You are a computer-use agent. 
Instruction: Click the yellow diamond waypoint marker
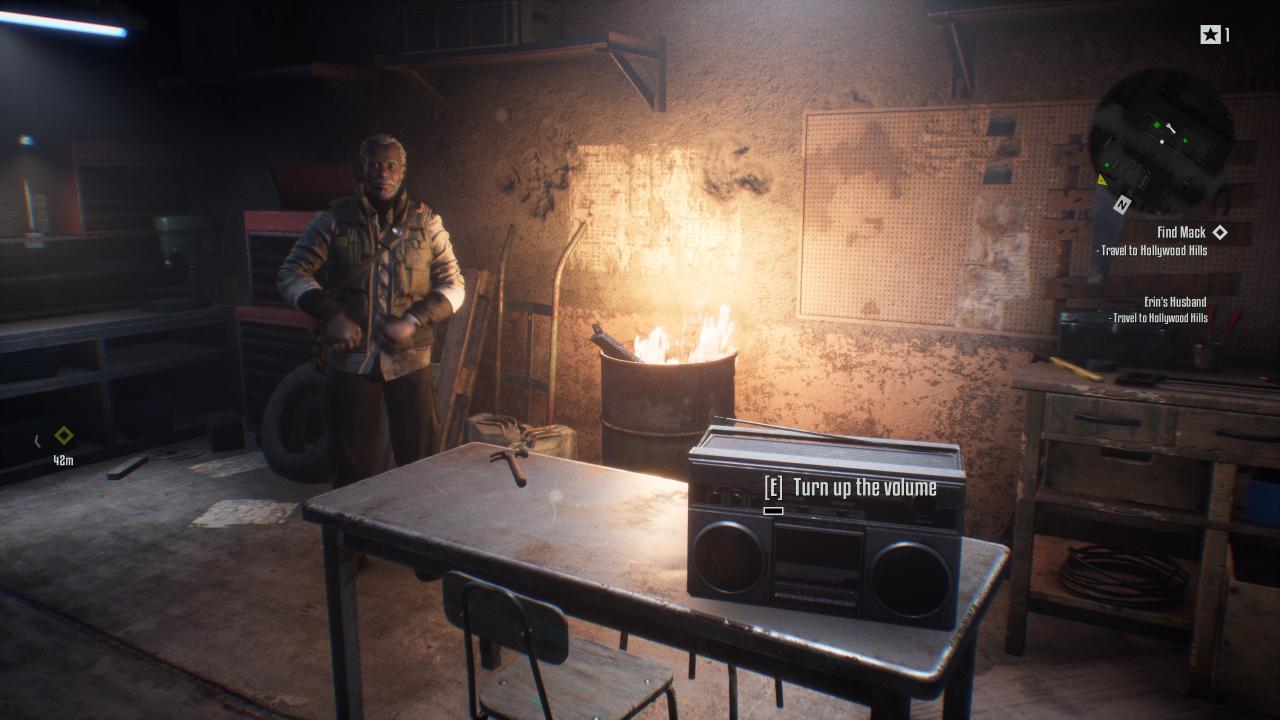pos(64,436)
